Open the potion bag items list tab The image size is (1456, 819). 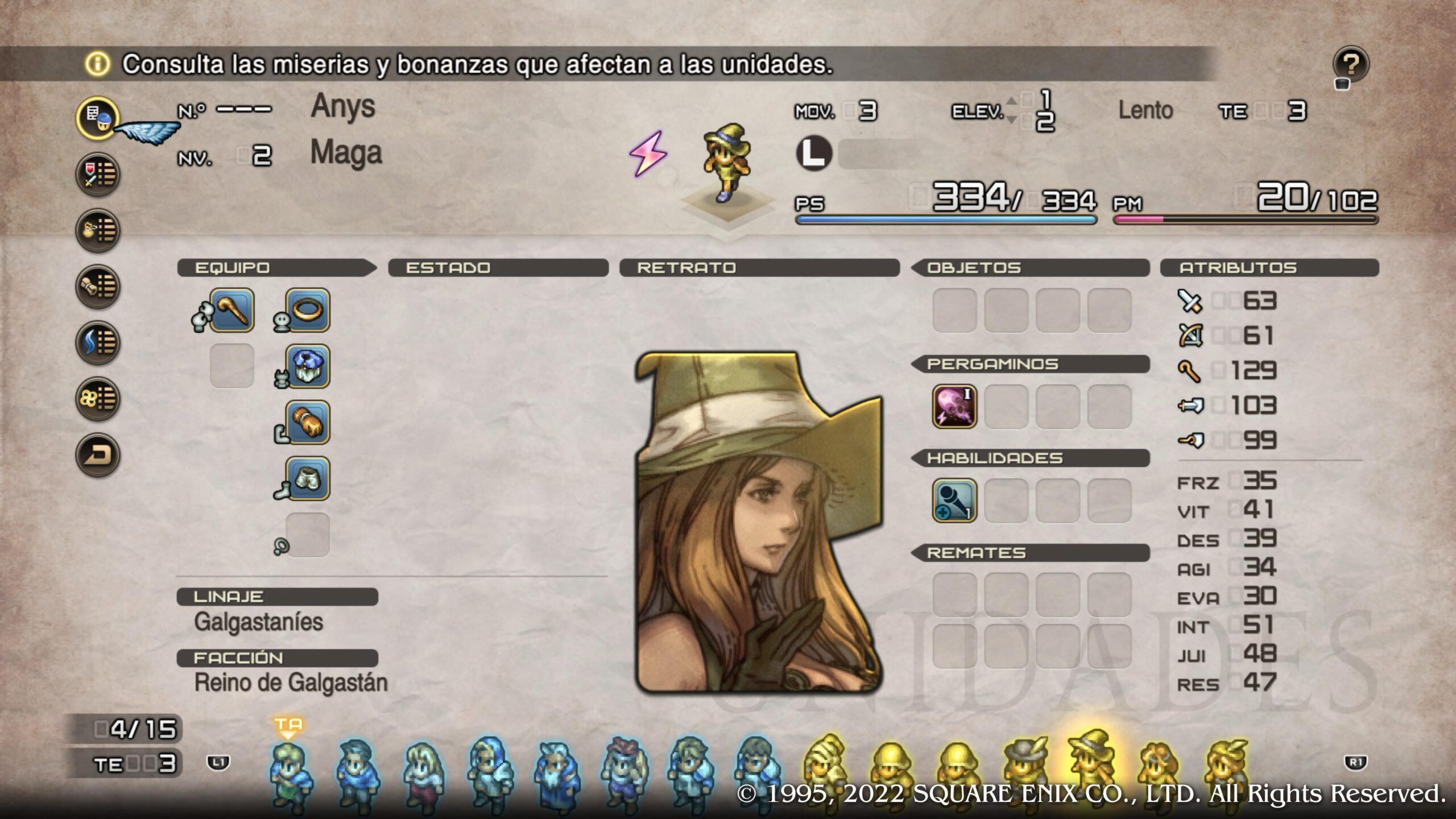[98, 230]
